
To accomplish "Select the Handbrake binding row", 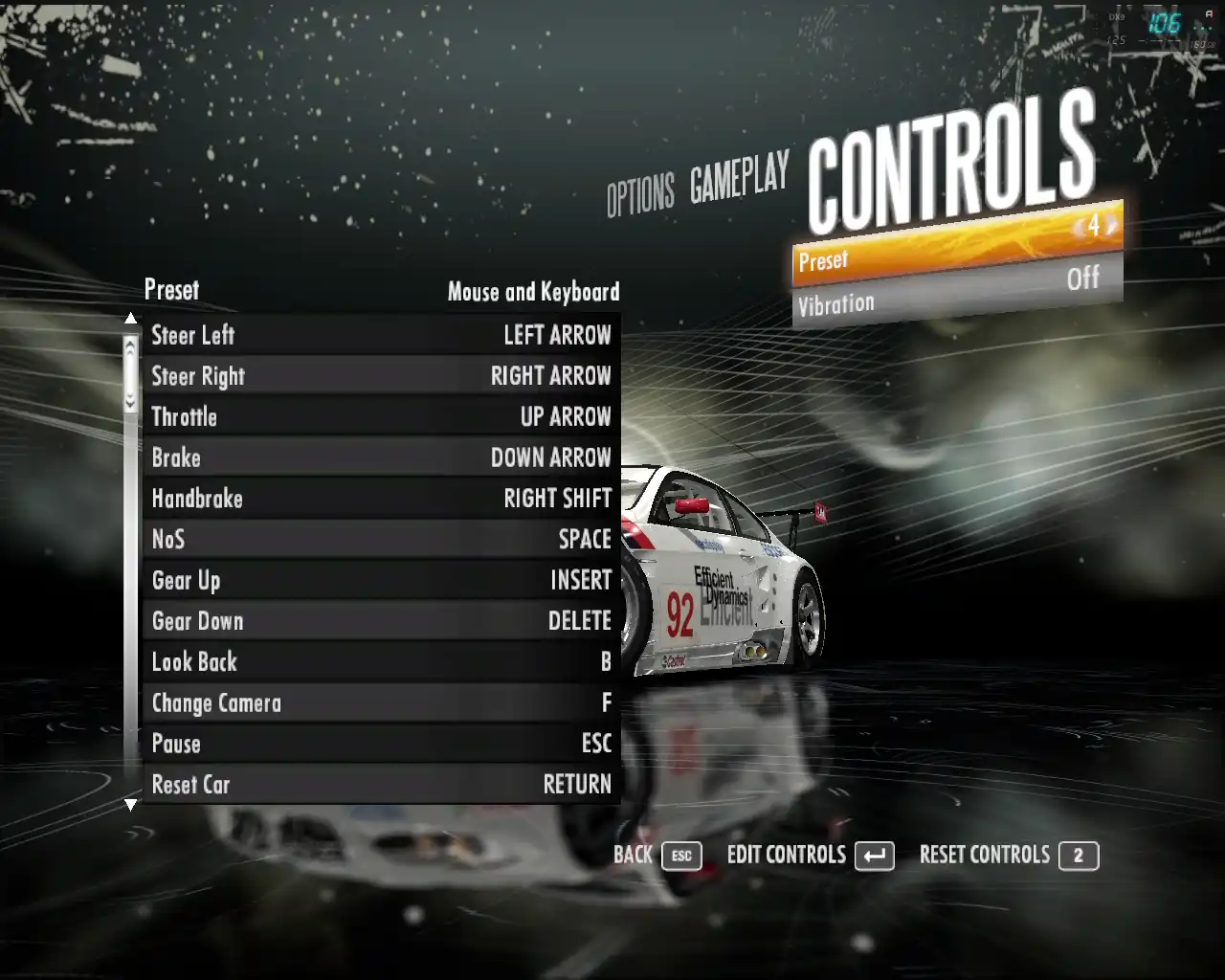I will (x=381, y=499).
